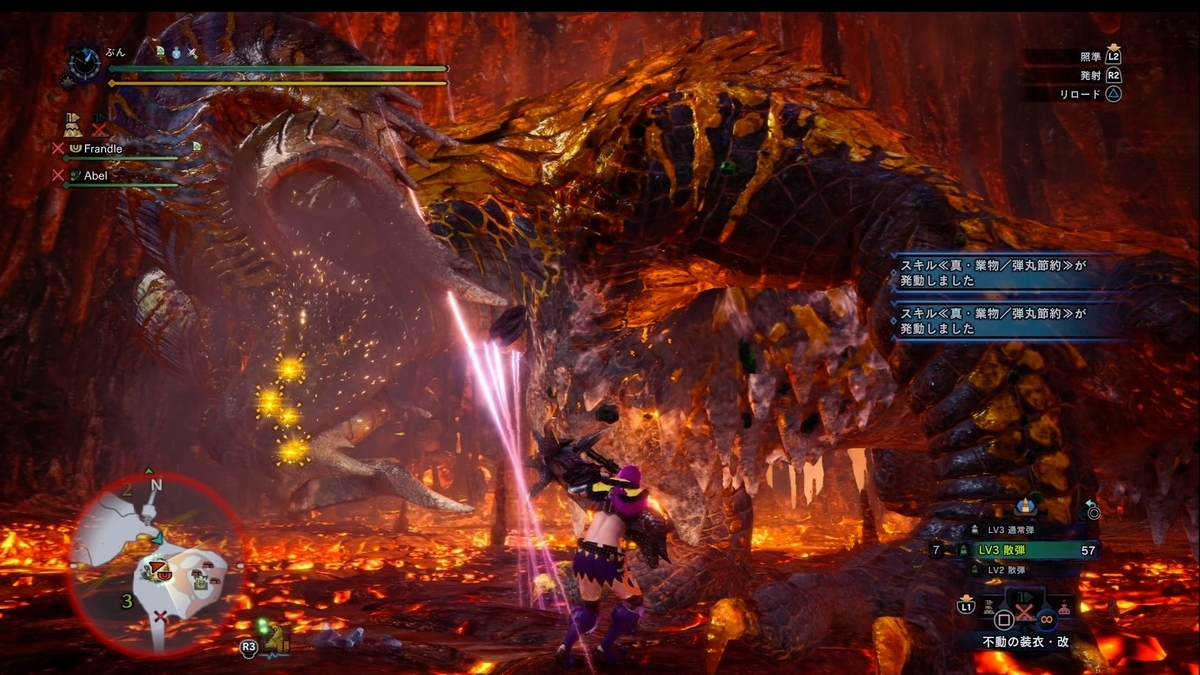Open the circular minimap
This screenshot has width=1200, height=675.
[x=156, y=565]
